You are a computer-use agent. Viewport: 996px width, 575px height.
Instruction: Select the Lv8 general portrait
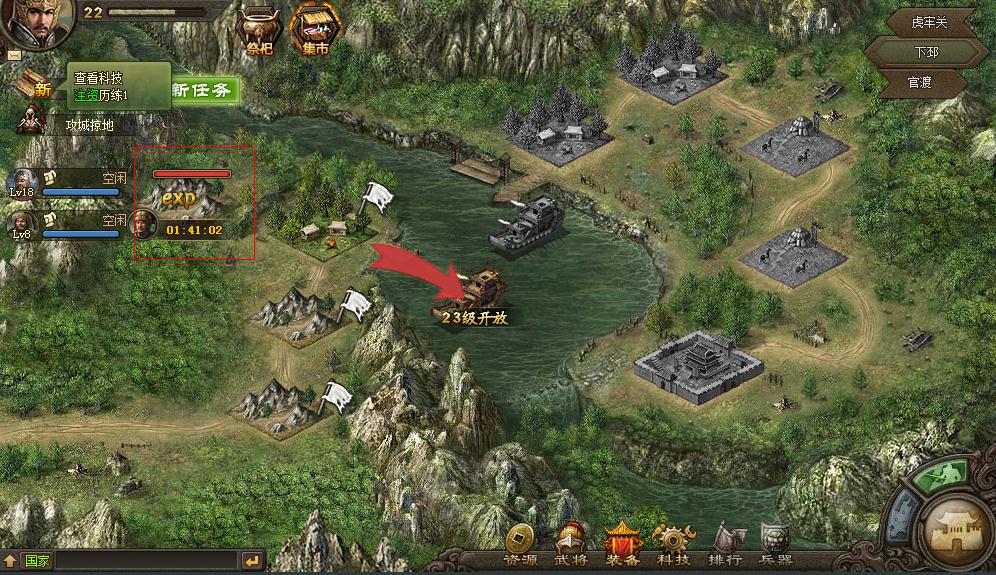pyautogui.click(x=22, y=225)
